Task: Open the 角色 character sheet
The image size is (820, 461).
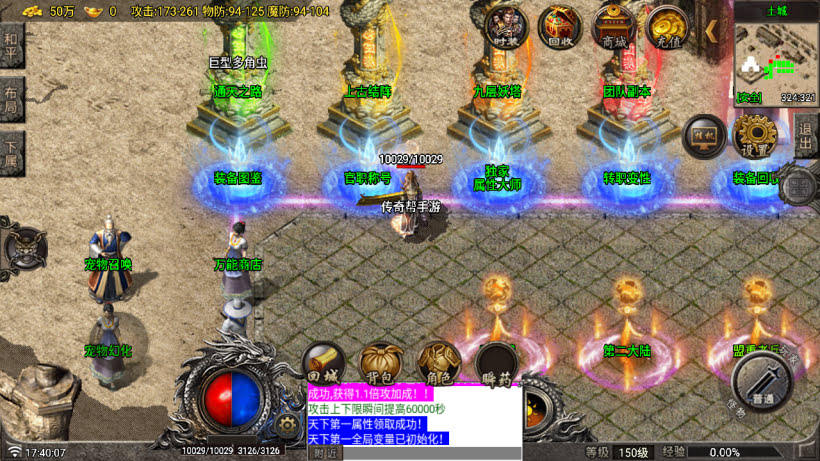Action: coord(438,364)
